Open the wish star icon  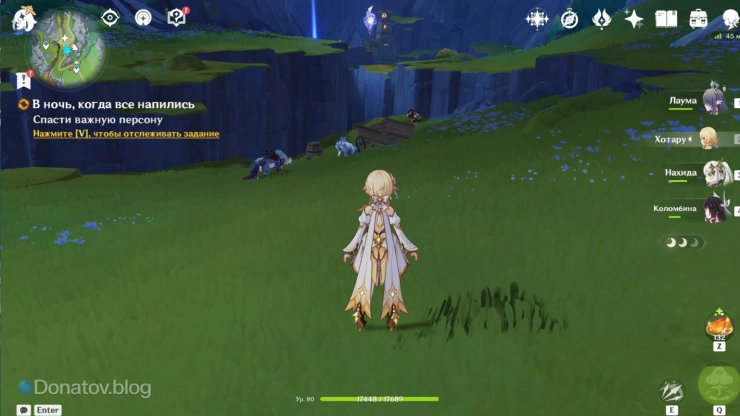537,18
